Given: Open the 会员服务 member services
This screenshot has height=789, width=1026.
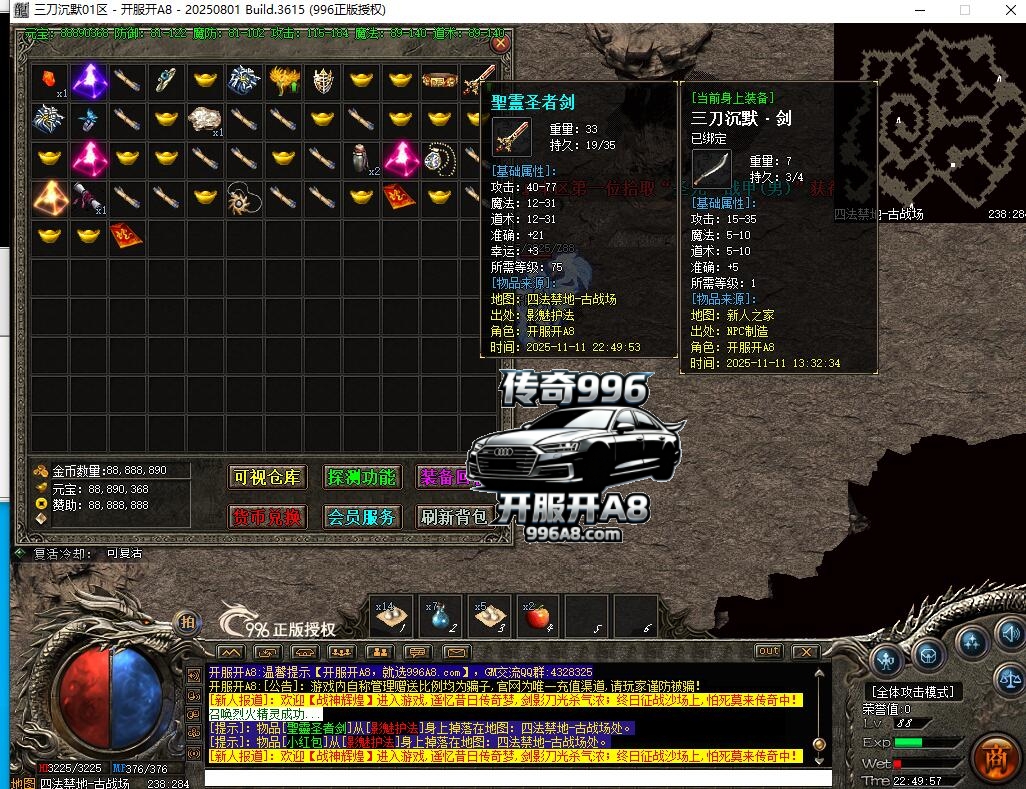Looking at the screenshot, I should 361,517.
